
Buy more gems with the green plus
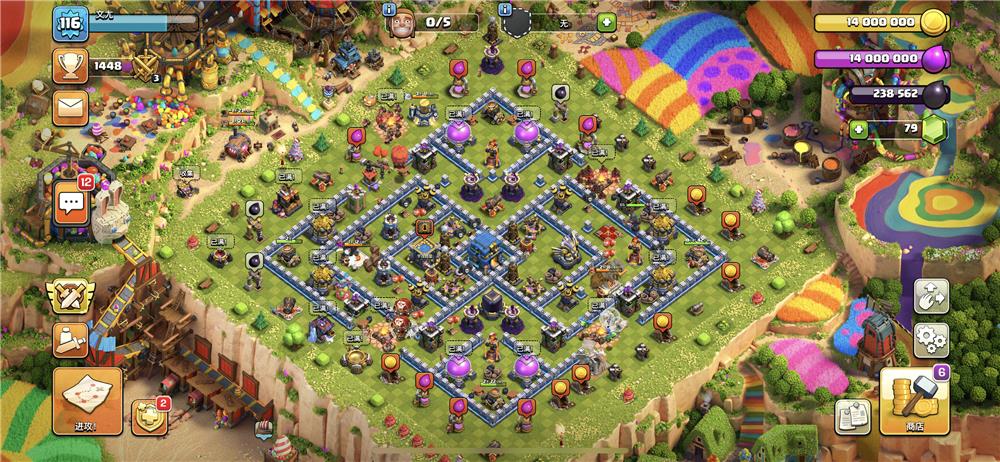(857, 129)
